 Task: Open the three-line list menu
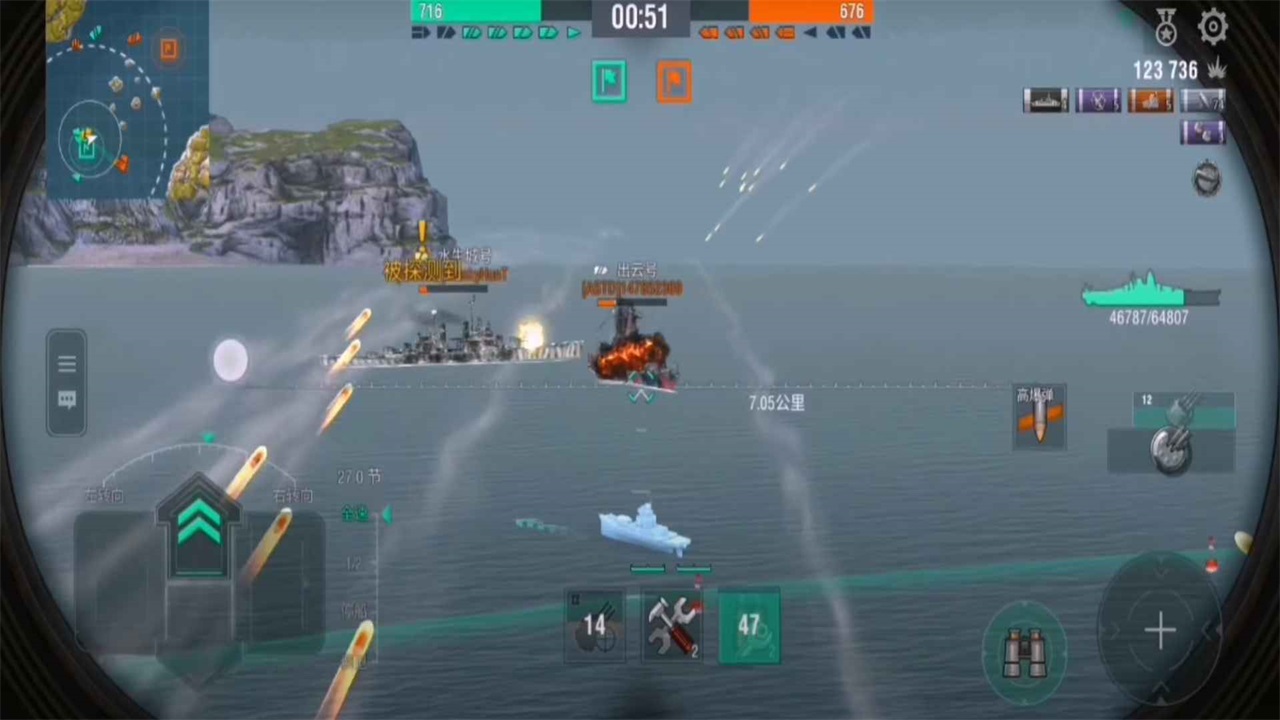click(67, 364)
